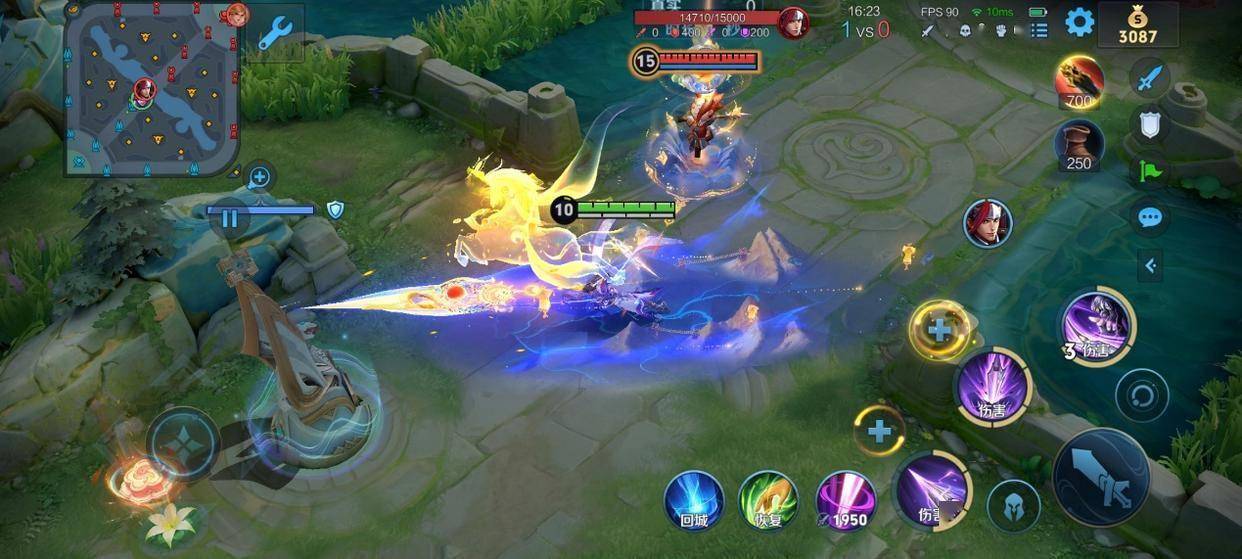Viewport: 1242px width, 559px height.
Task: Open the shop via the 3087 gold button
Action: point(1137,25)
